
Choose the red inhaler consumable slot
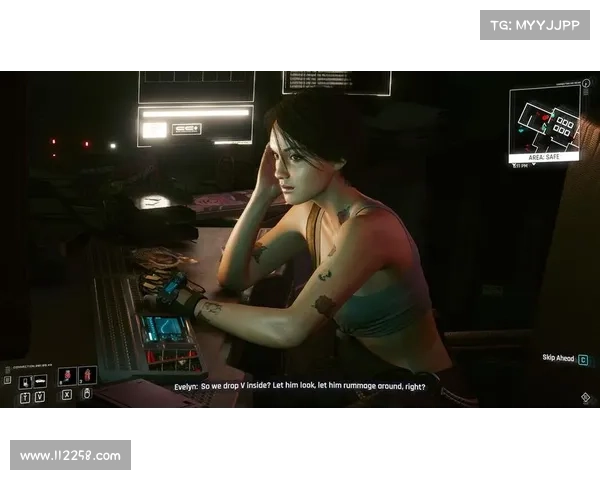[x=87, y=376]
